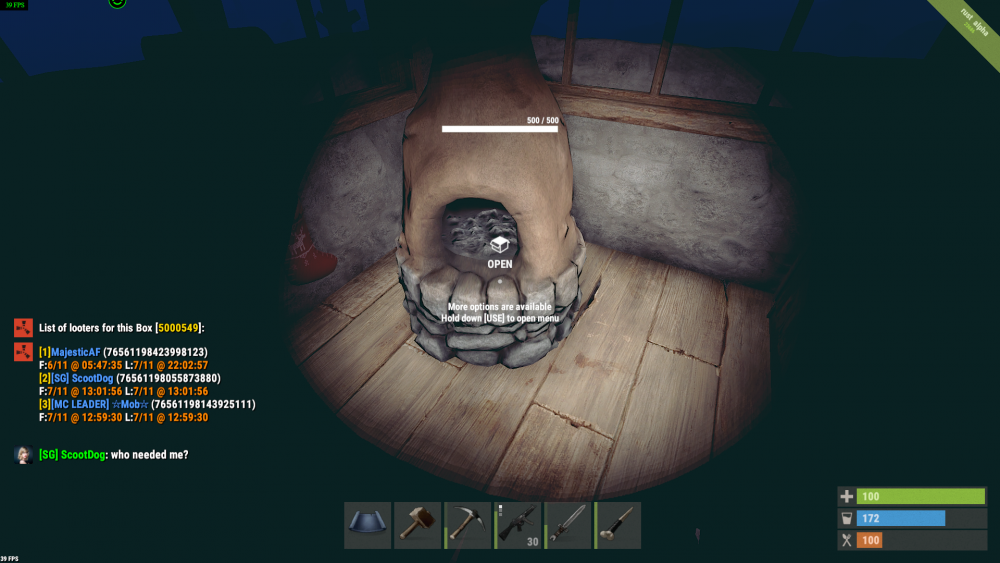Equip the submachine gun with 30 rounds
1000x563 pixels.
pos(519,525)
